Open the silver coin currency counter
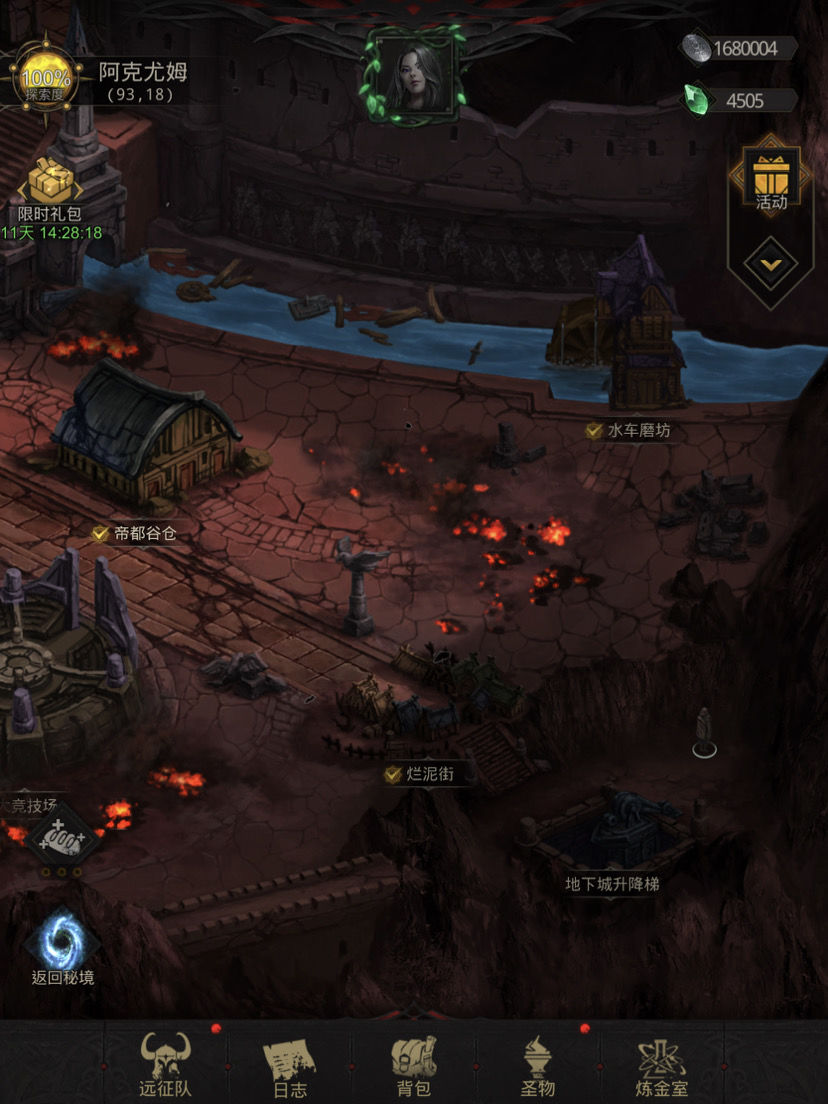This screenshot has height=1104, width=828. pos(738,48)
